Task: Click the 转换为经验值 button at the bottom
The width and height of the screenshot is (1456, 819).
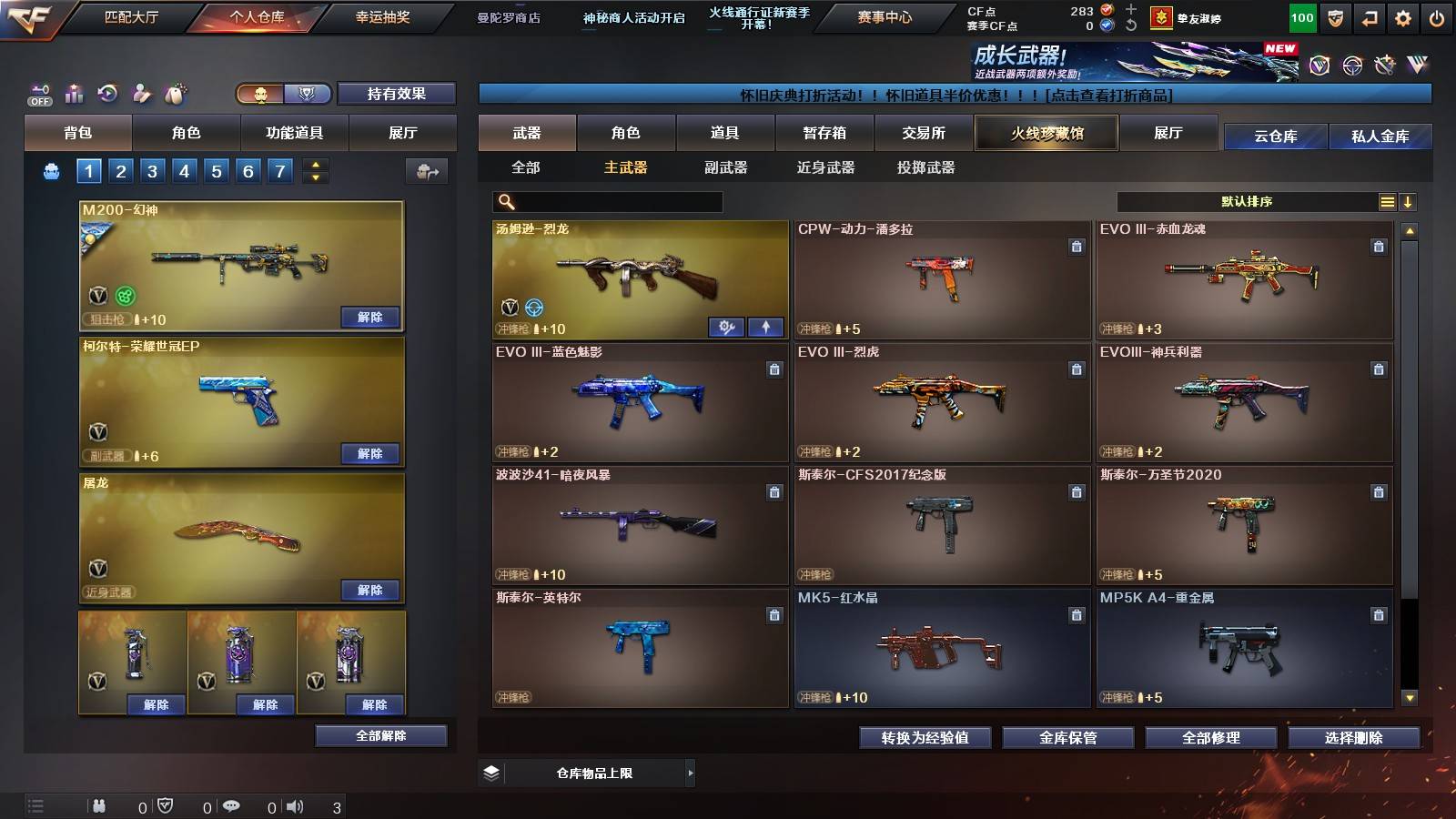Action: point(926,738)
